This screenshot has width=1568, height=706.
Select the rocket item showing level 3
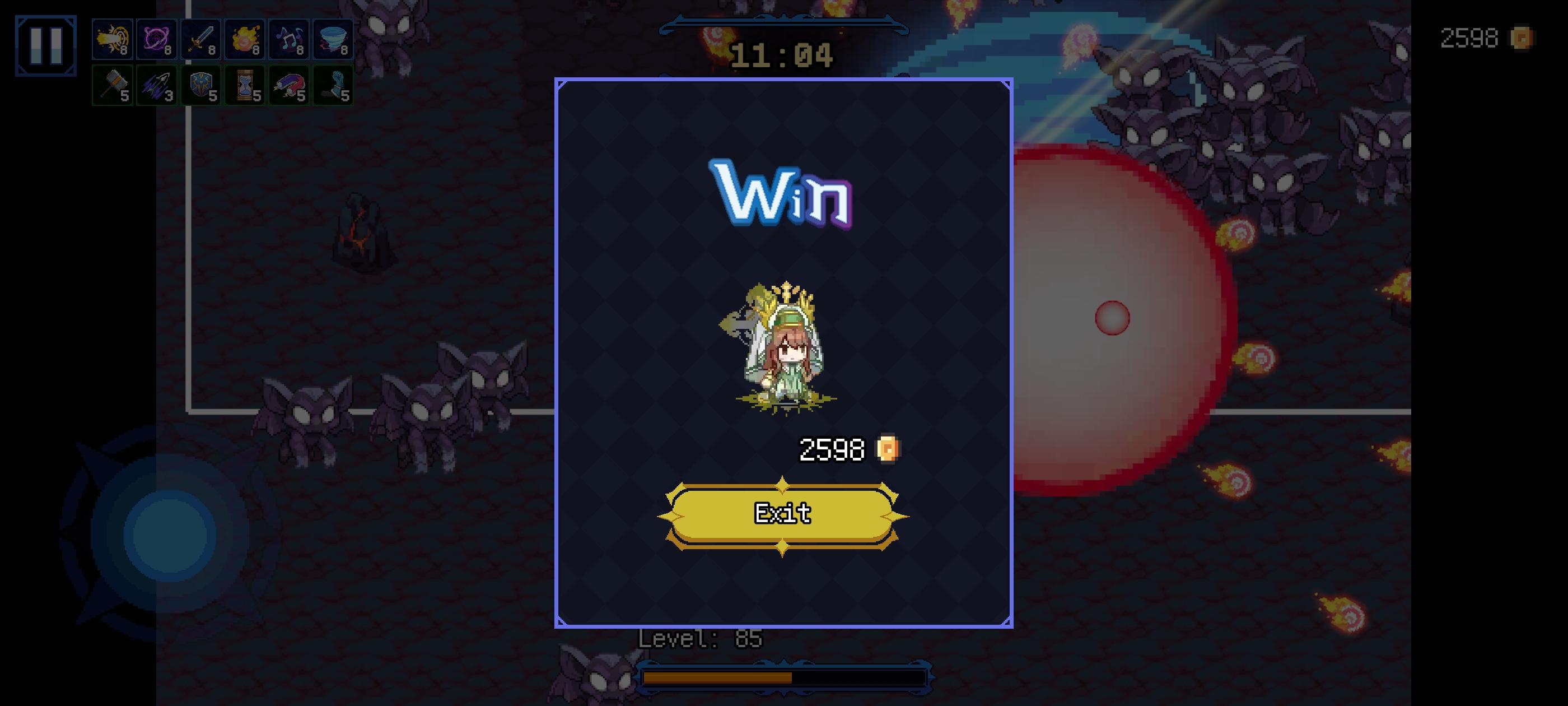click(x=156, y=85)
